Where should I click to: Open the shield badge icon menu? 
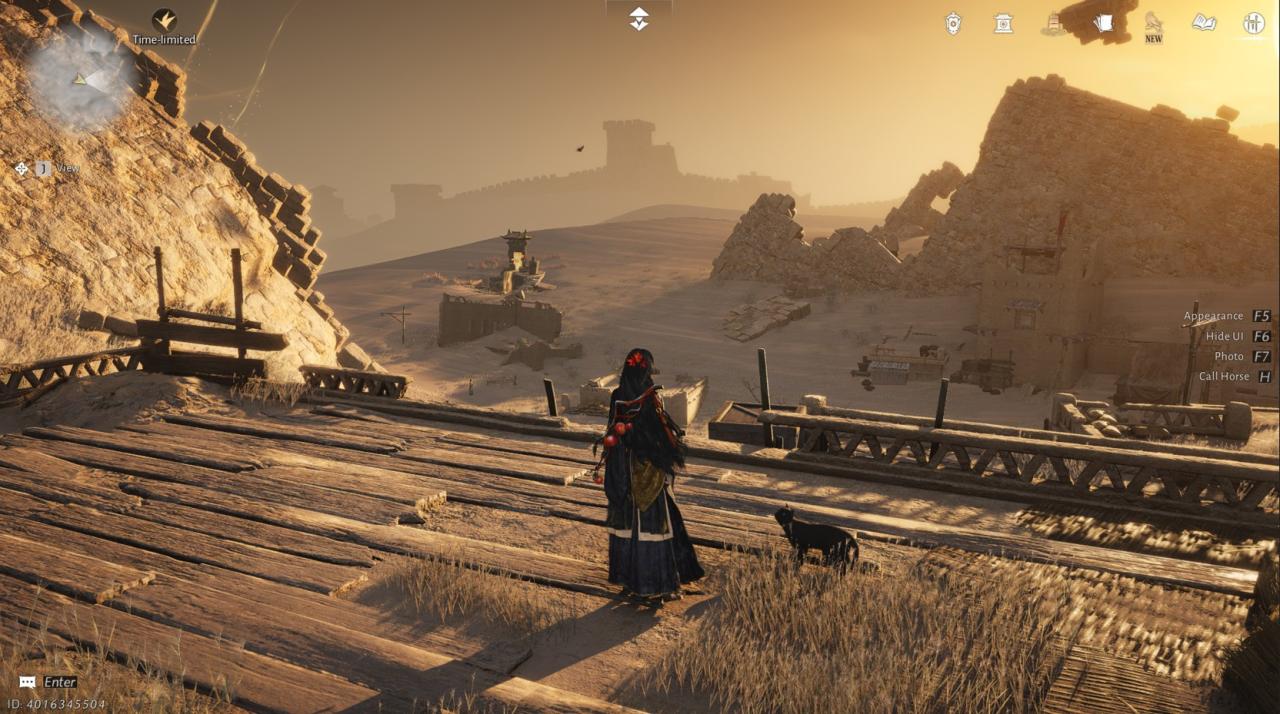(x=953, y=24)
